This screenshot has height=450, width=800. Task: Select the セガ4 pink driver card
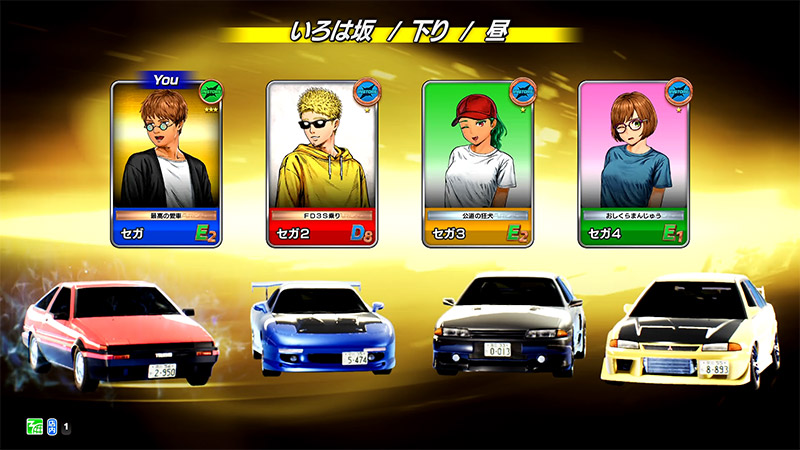pos(634,165)
